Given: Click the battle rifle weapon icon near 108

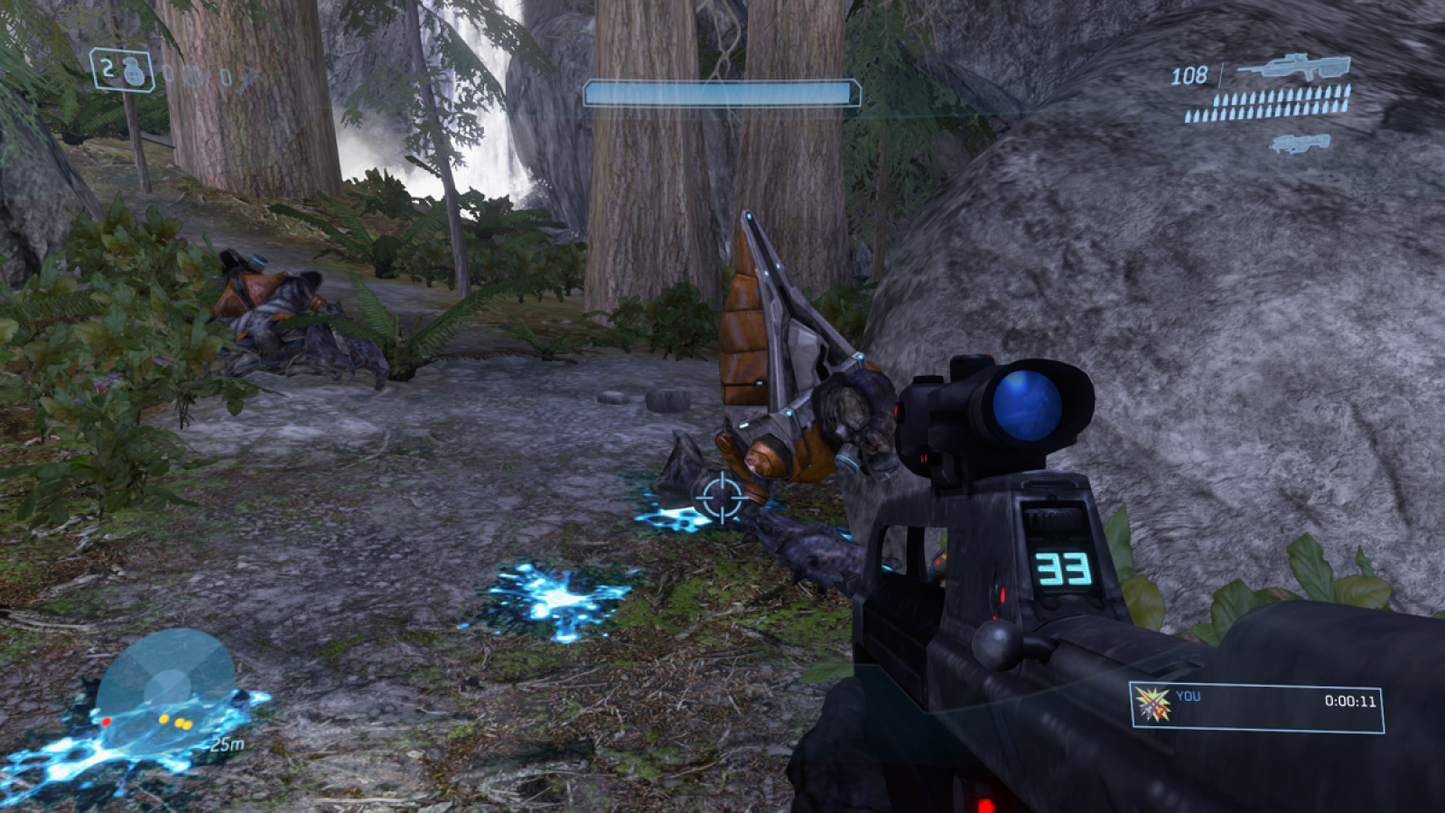Looking at the screenshot, I should pos(1295,70).
